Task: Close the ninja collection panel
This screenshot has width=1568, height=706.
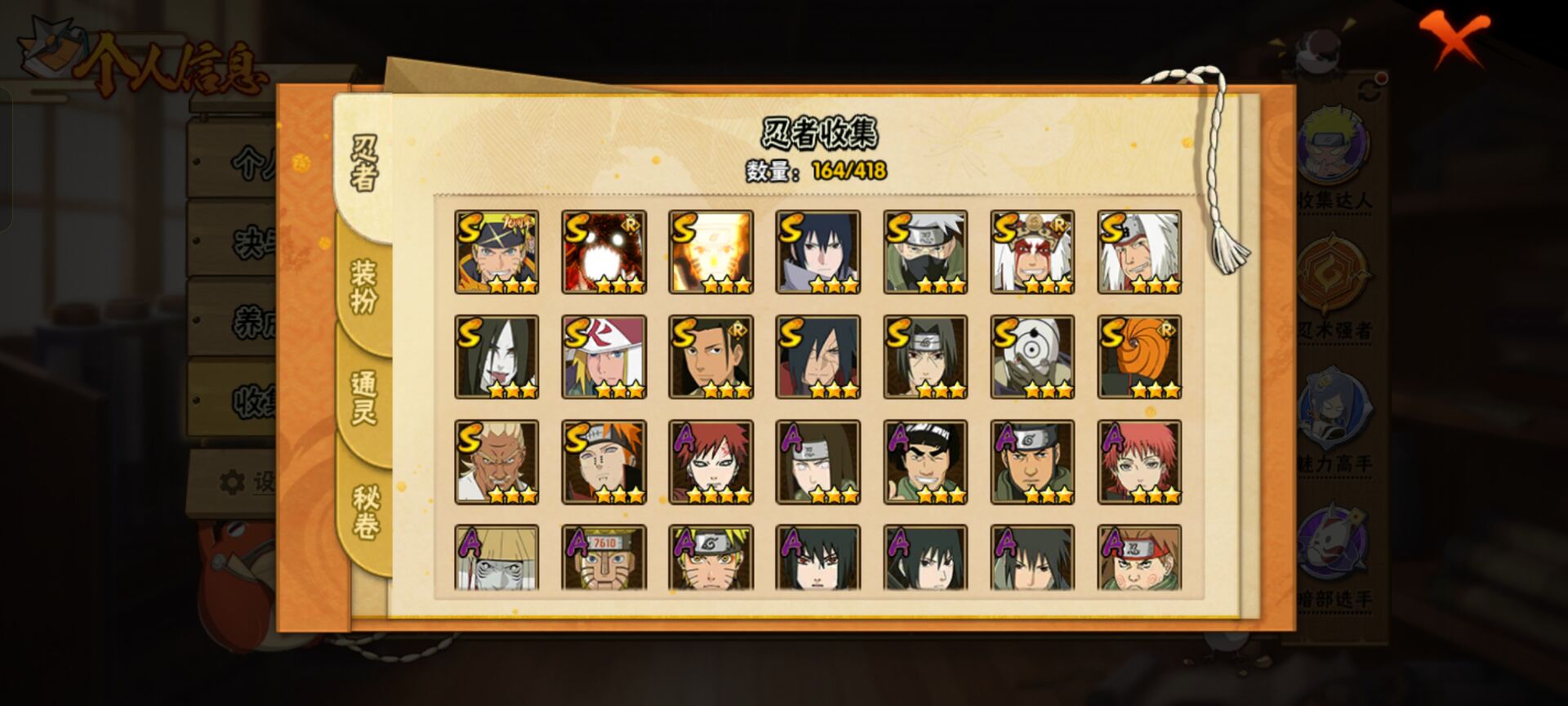Action: coord(1454,38)
